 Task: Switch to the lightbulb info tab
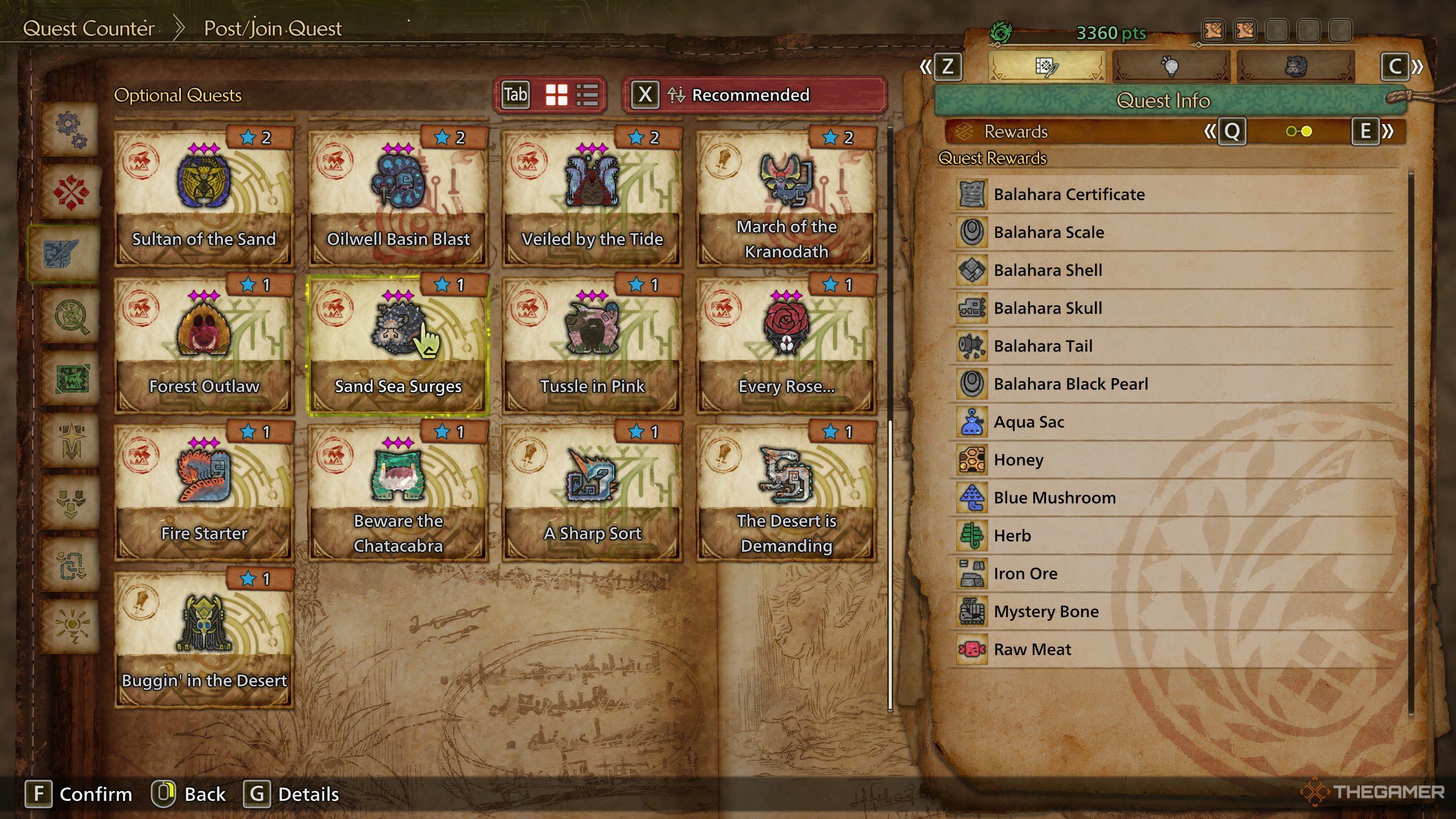1170,67
